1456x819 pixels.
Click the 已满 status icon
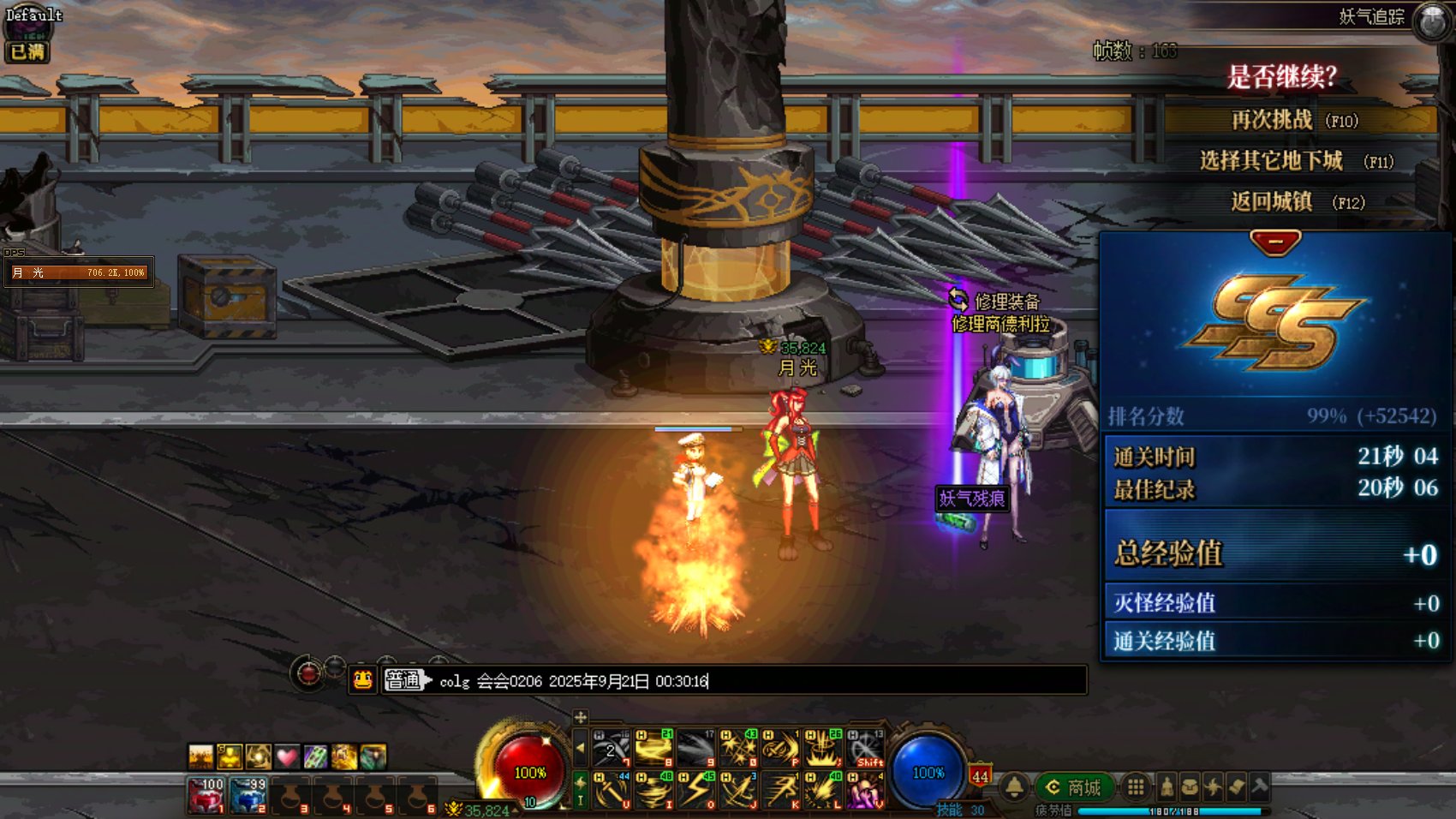[x=27, y=51]
